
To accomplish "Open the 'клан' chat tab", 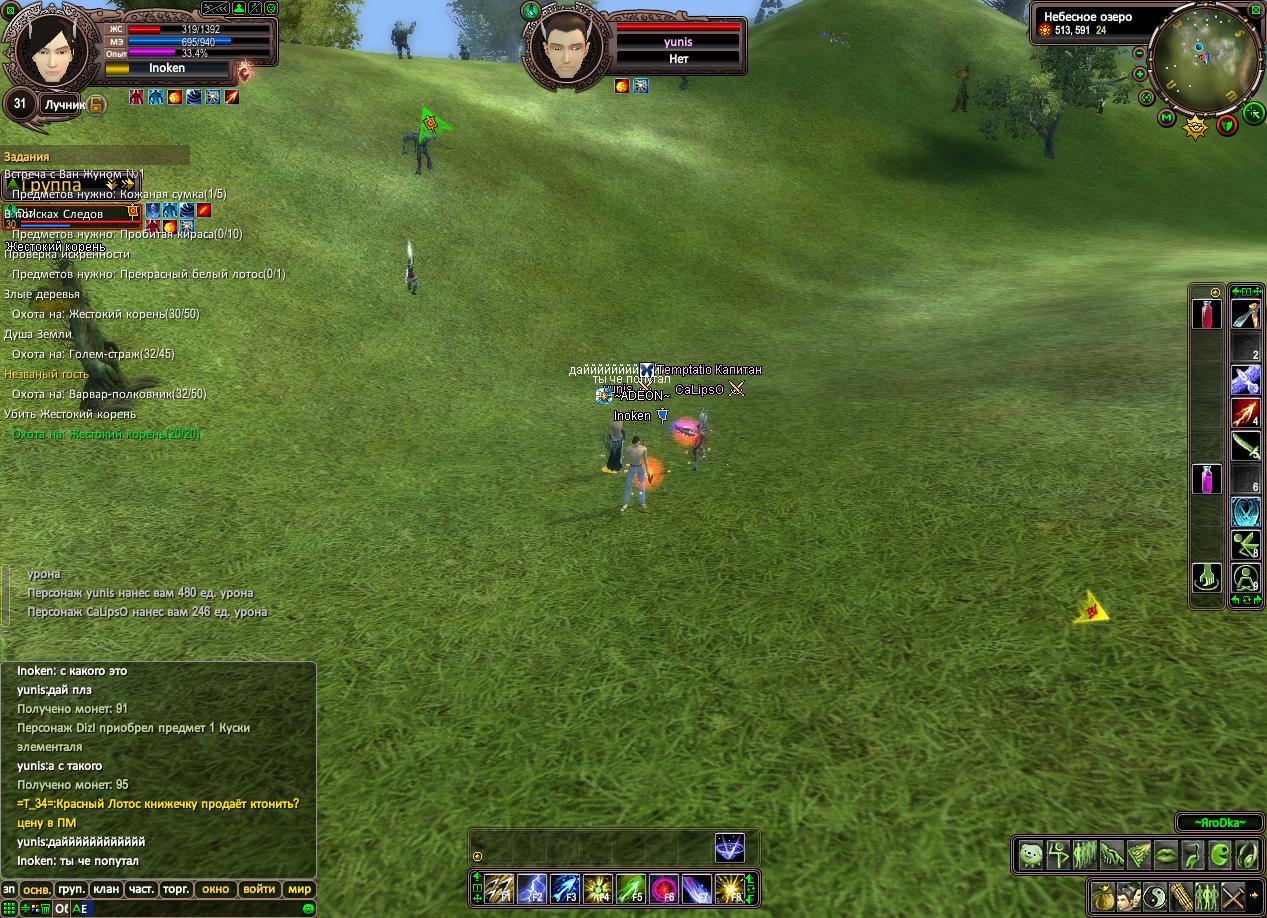I will pos(106,889).
